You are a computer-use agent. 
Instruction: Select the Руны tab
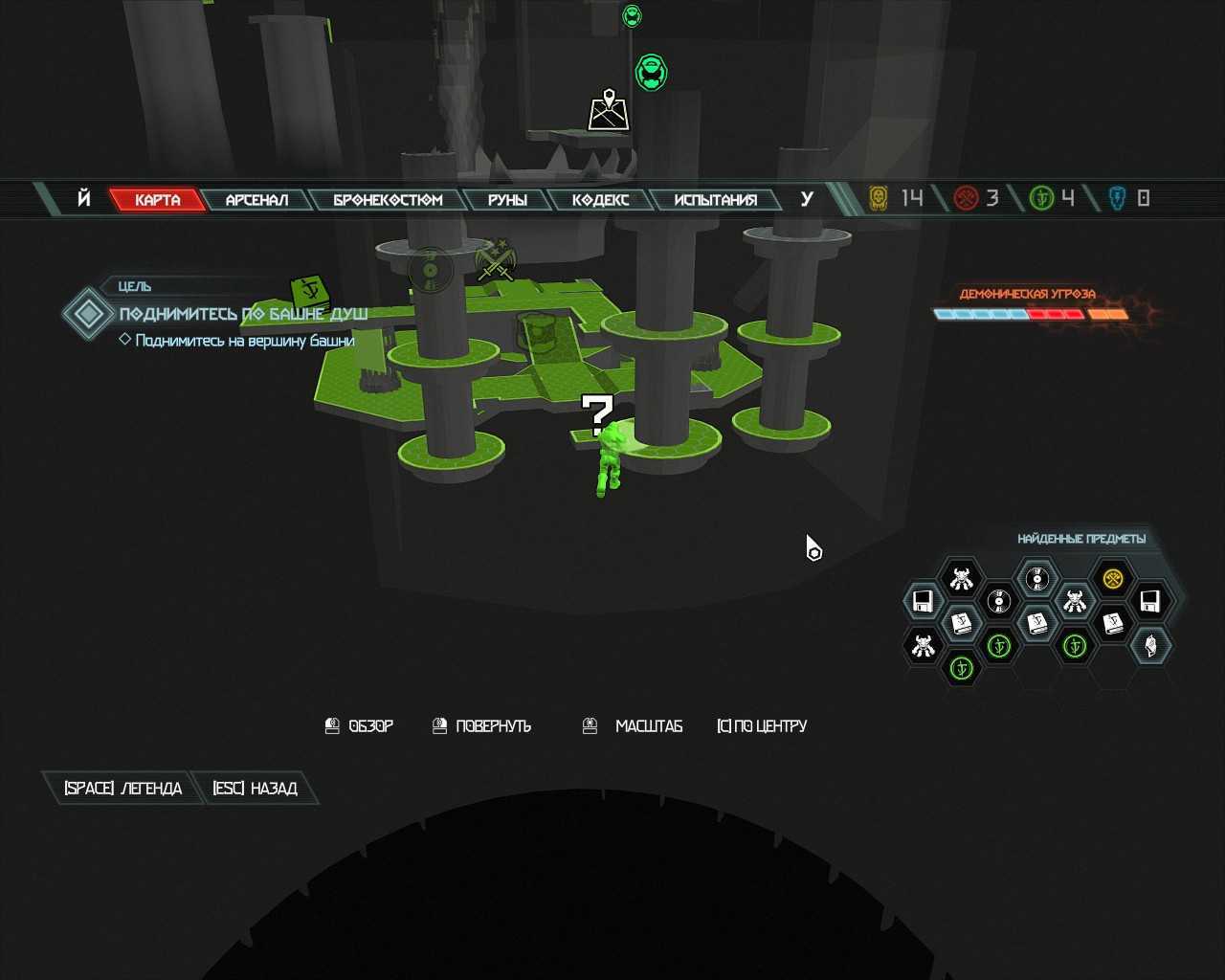[507, 200]
